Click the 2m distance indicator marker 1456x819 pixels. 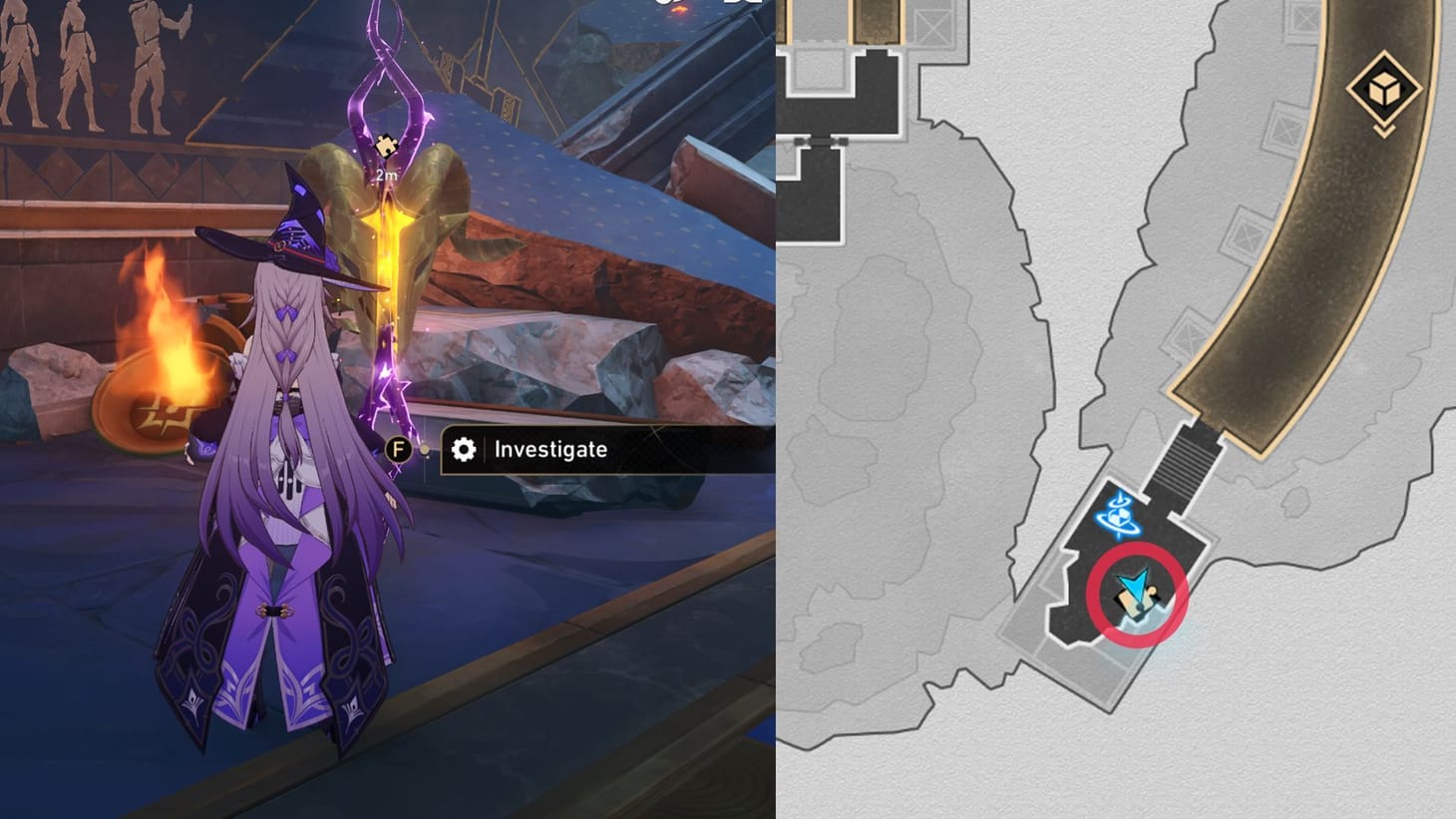click(387, 175)
